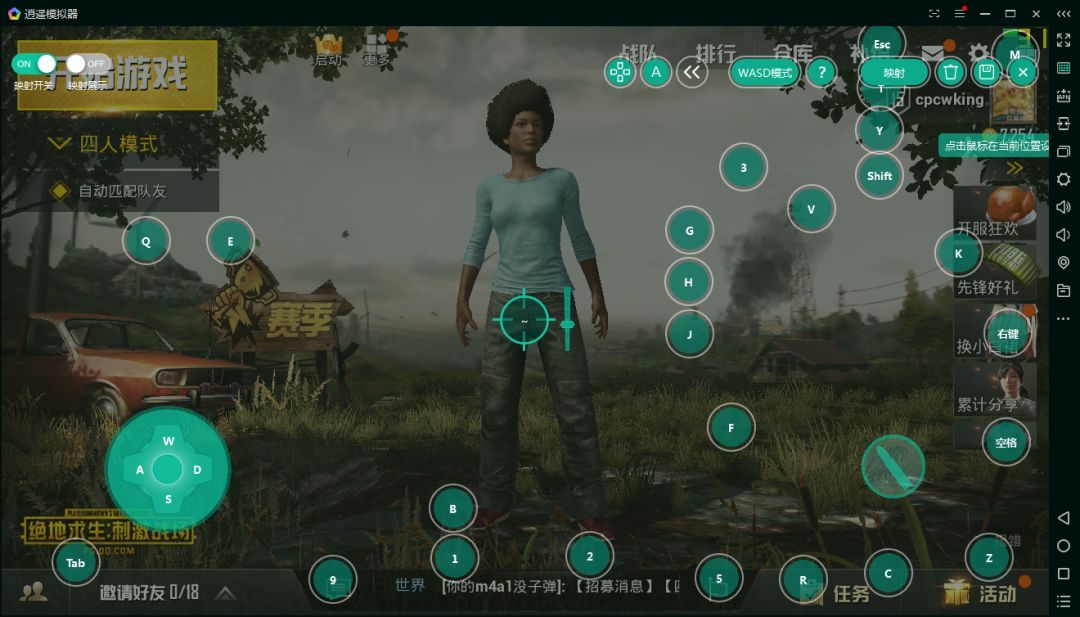Image resolution: width=1080 pixels, height=617 pixels.
Task: Open the mail envelope icon
Action: coord(933,54)
